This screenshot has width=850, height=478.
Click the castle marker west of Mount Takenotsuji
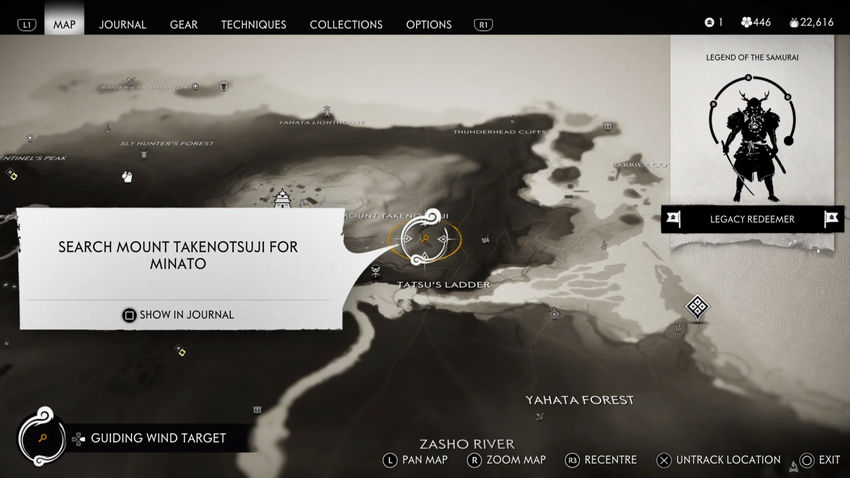[x=283, y=197]
